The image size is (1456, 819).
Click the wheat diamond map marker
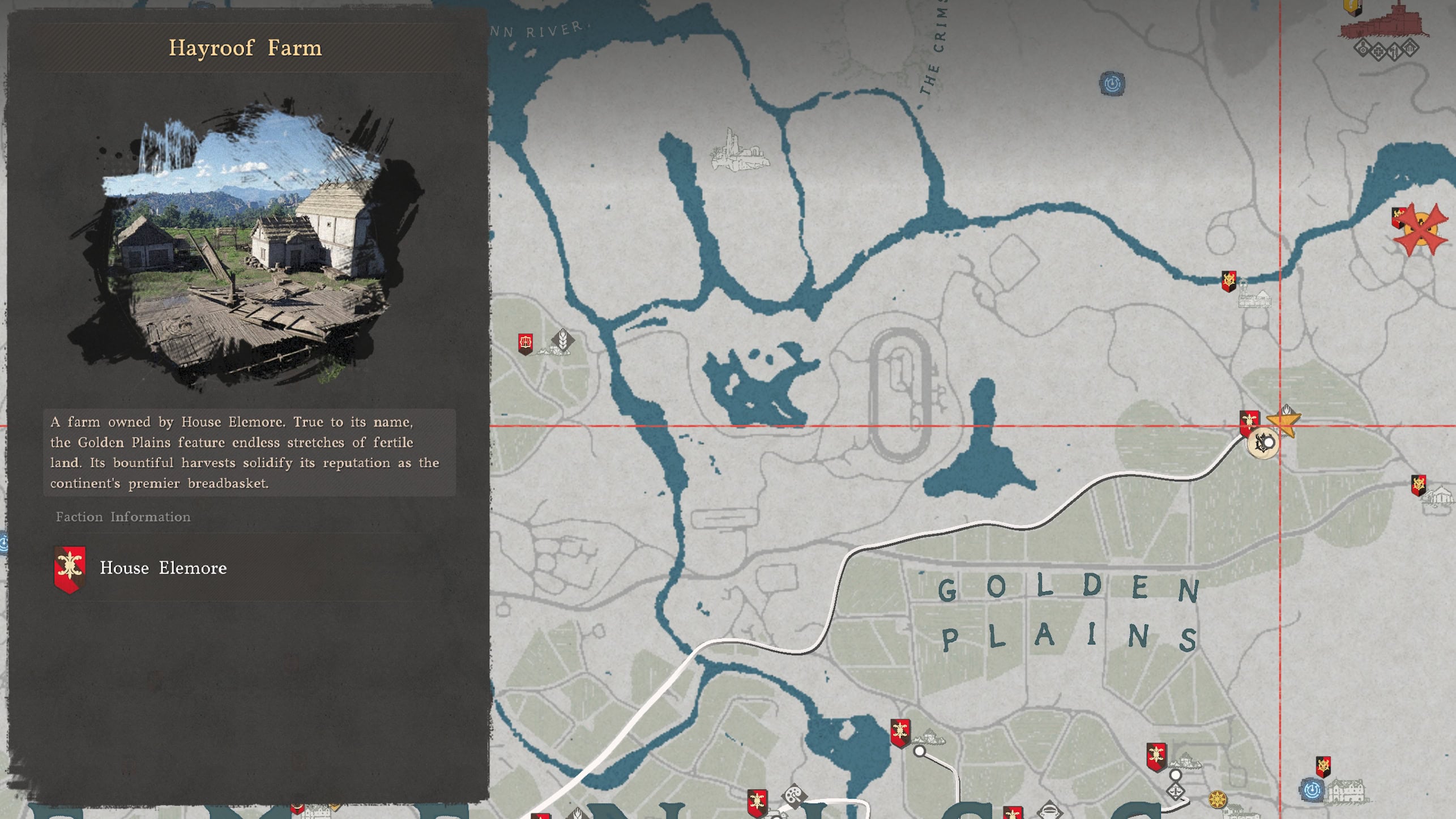coord(562,339)
